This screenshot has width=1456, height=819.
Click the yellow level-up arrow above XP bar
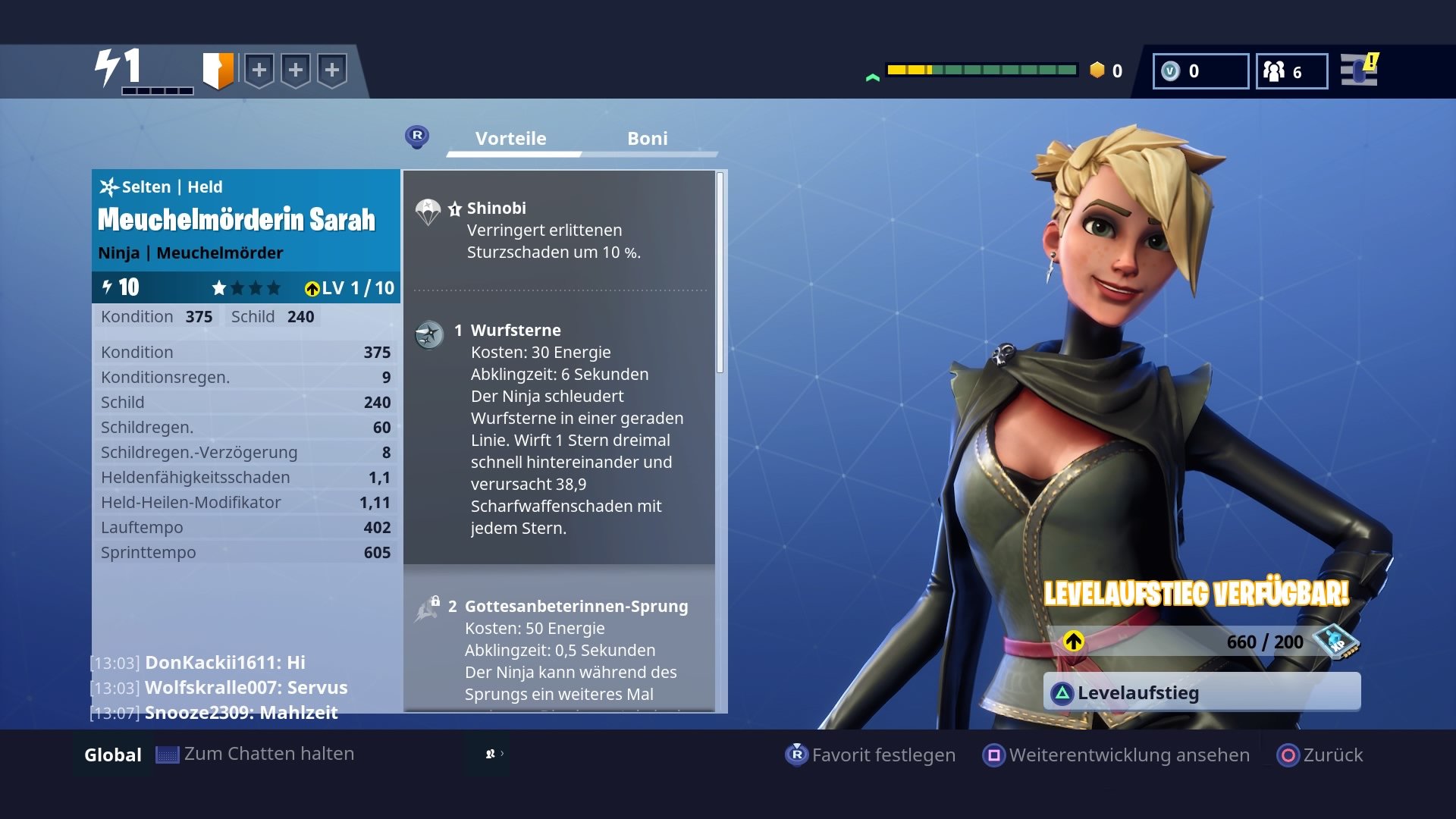(1074, 641)
